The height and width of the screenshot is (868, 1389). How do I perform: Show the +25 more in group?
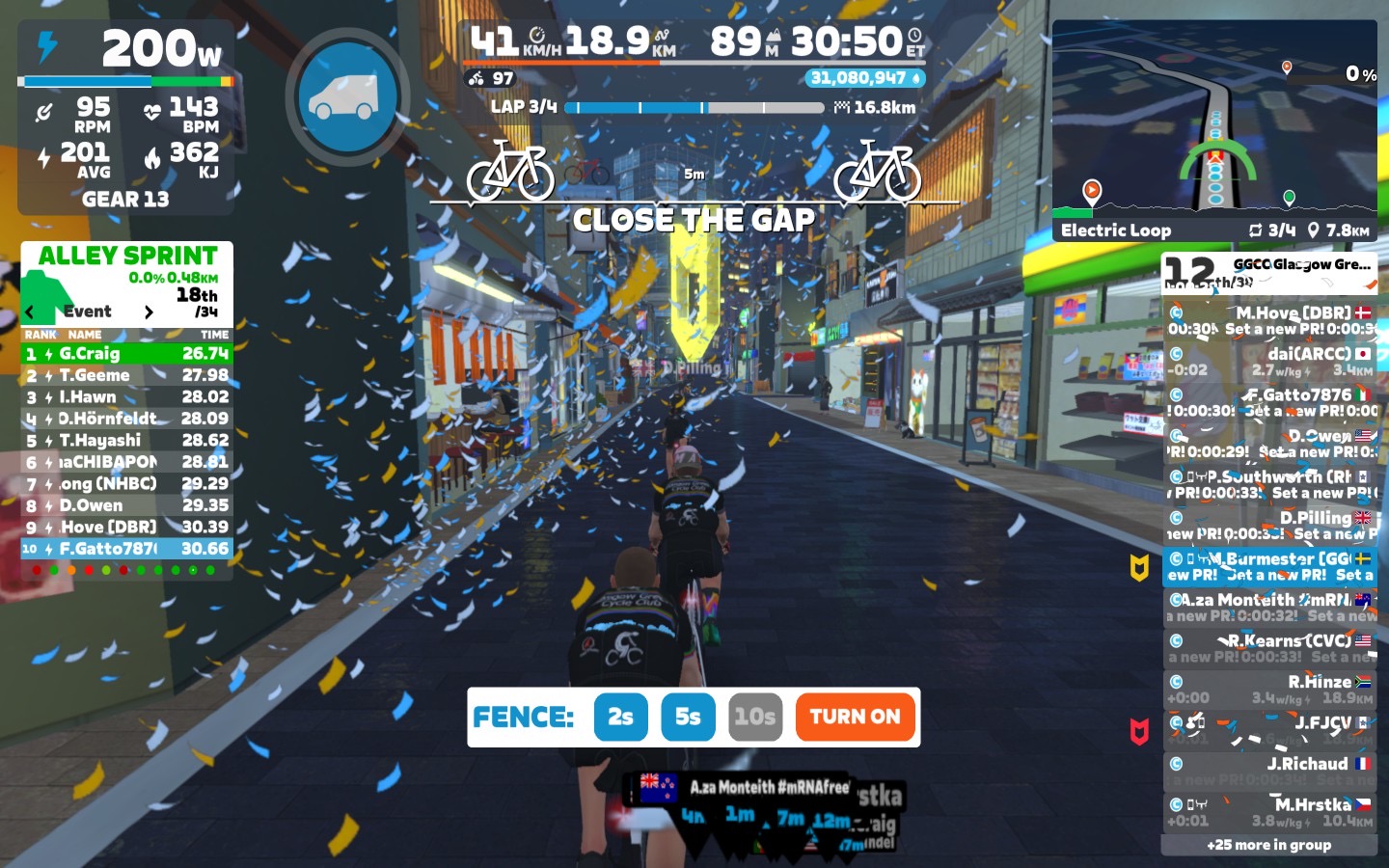tap(1268, 845)
